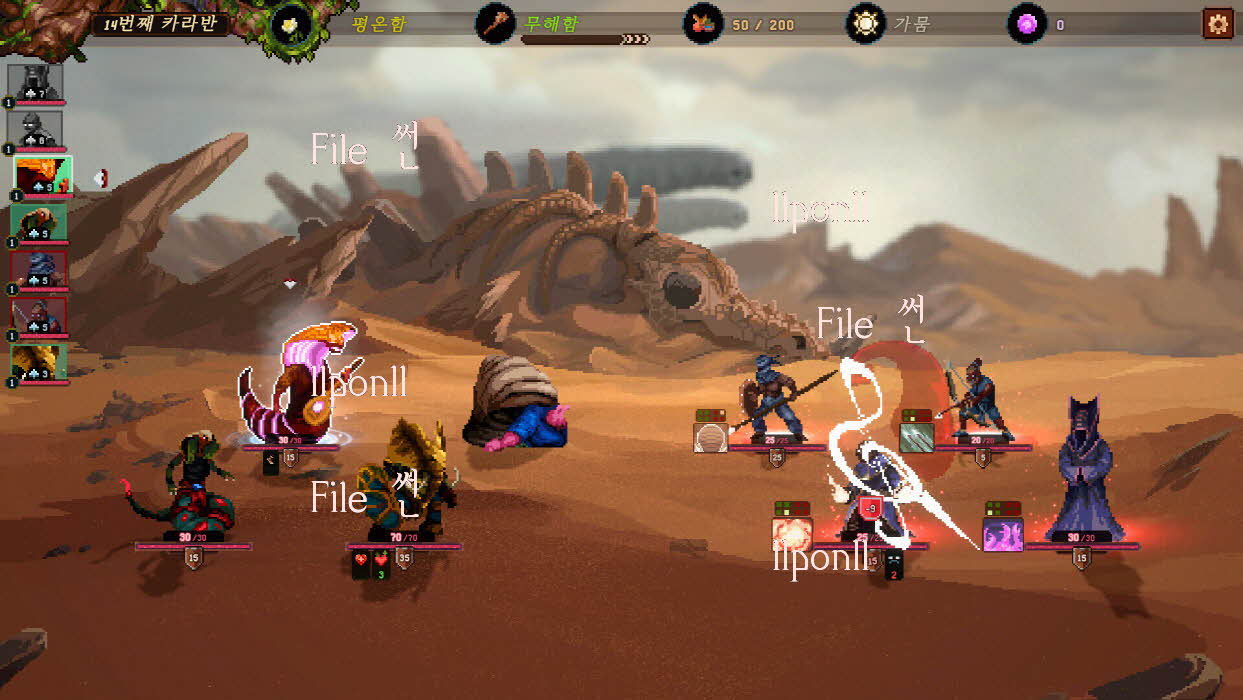This screenshot has height=700, width=1243.
Task: Click the white flower icon beside 평온함
Action: [x=292, y=23]
